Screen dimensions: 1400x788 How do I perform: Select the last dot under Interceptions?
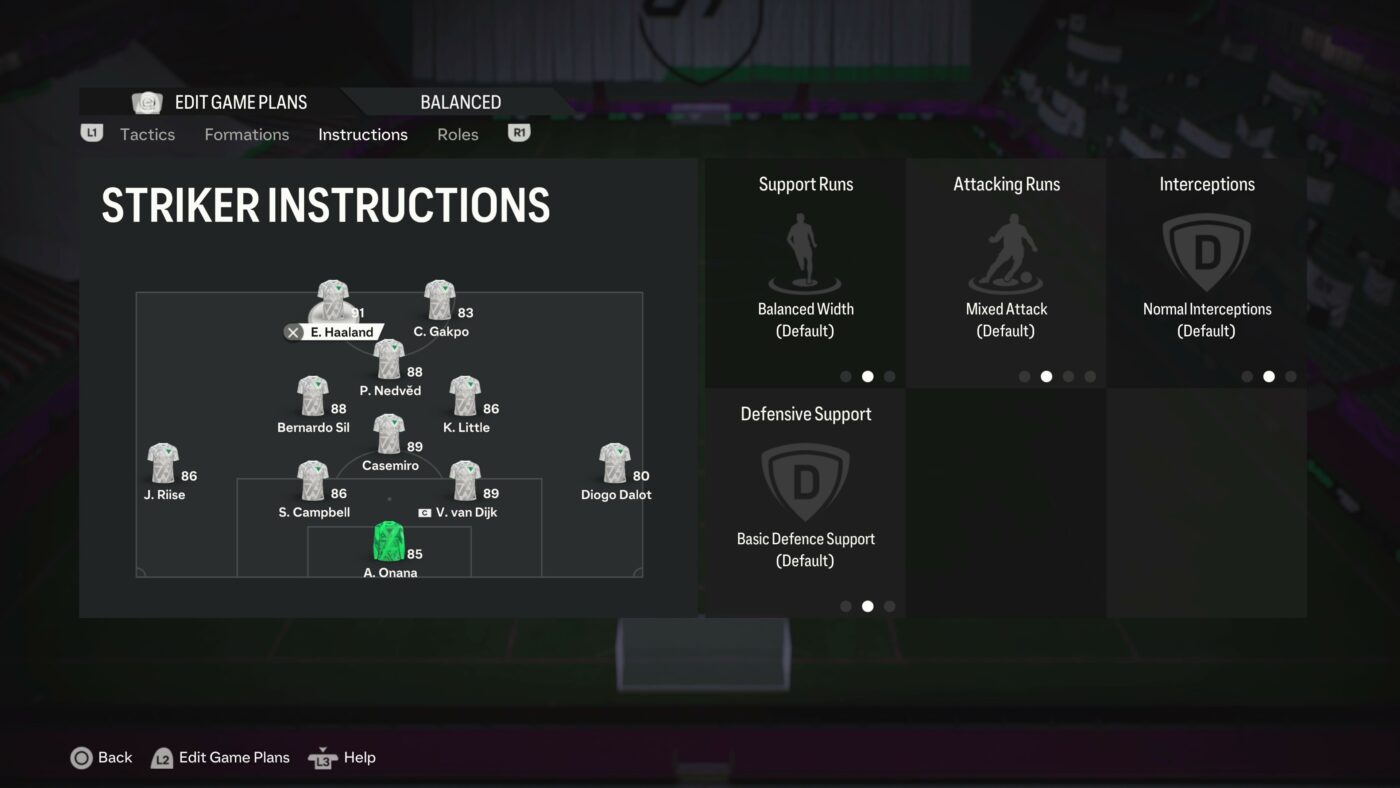pos(1291,376)
